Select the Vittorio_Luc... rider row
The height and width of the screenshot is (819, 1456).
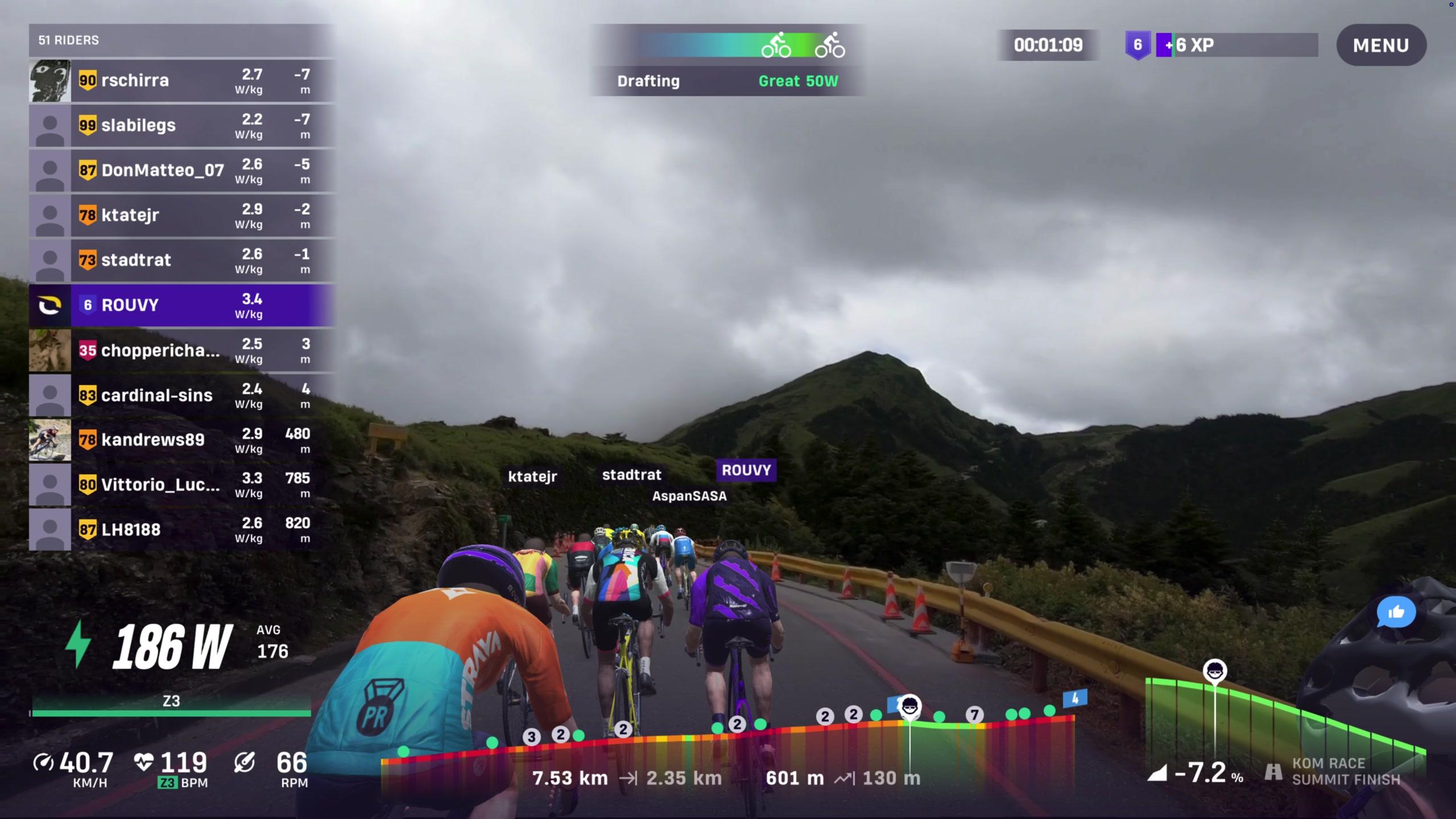[182, 485]
